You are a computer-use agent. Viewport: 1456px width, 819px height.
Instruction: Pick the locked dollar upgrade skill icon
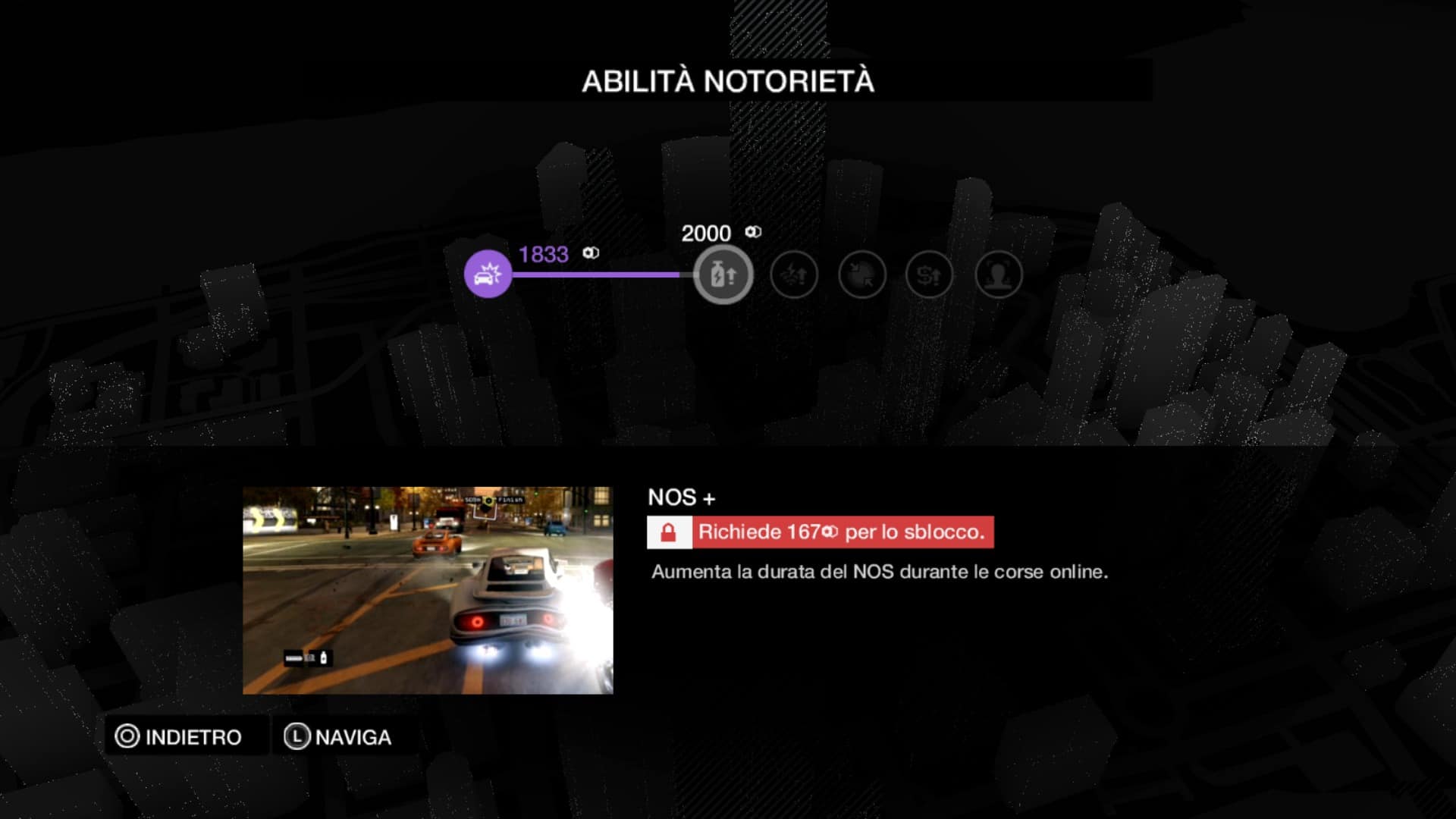coord(929,275)
